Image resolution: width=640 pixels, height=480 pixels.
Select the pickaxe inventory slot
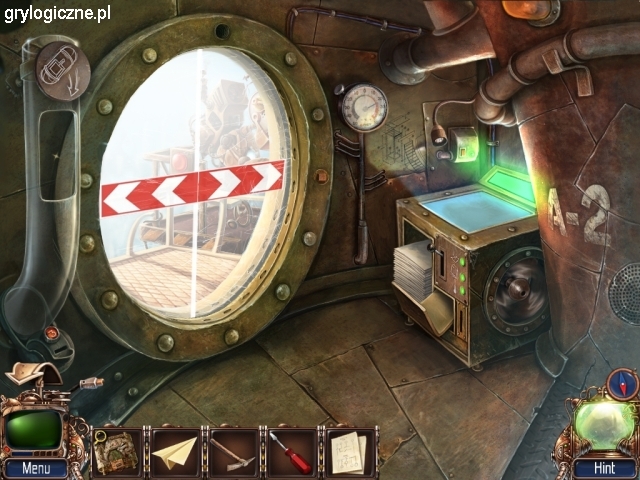(x=234, y=450)
